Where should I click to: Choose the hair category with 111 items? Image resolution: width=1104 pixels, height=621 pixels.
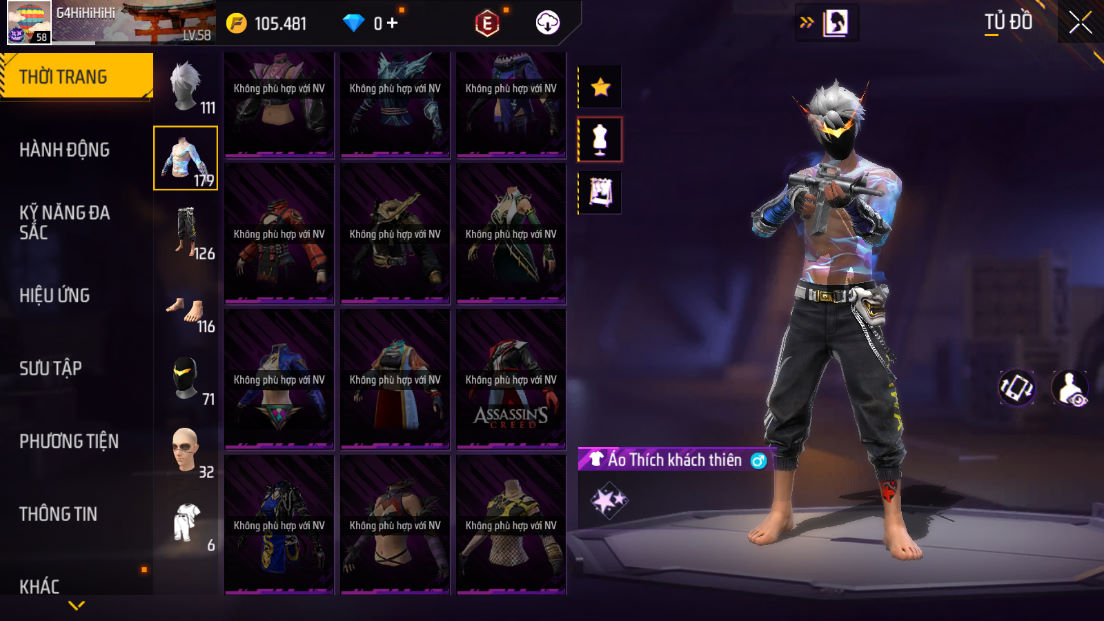coord(186,86)
